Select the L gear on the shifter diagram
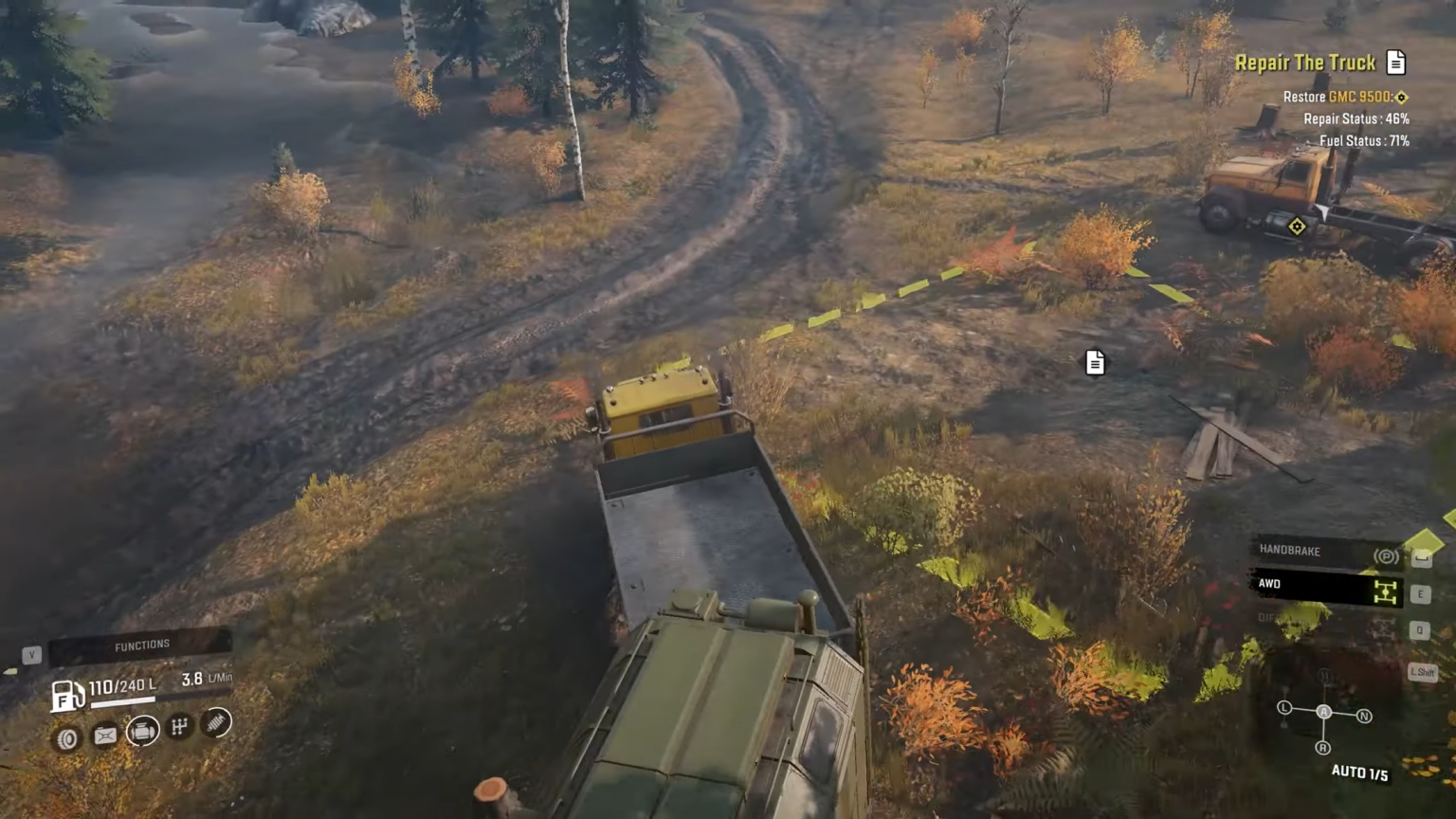This screenshot has height=819, width=1456. point(1284,707)
